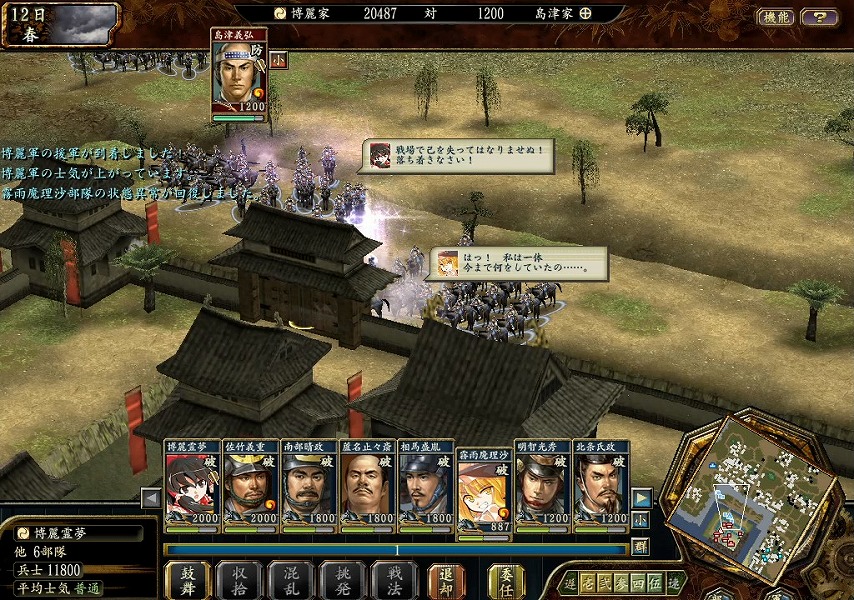Click the 委任 delegate button
This screenshot has height=600, width=854.
[x=506, y=580]
